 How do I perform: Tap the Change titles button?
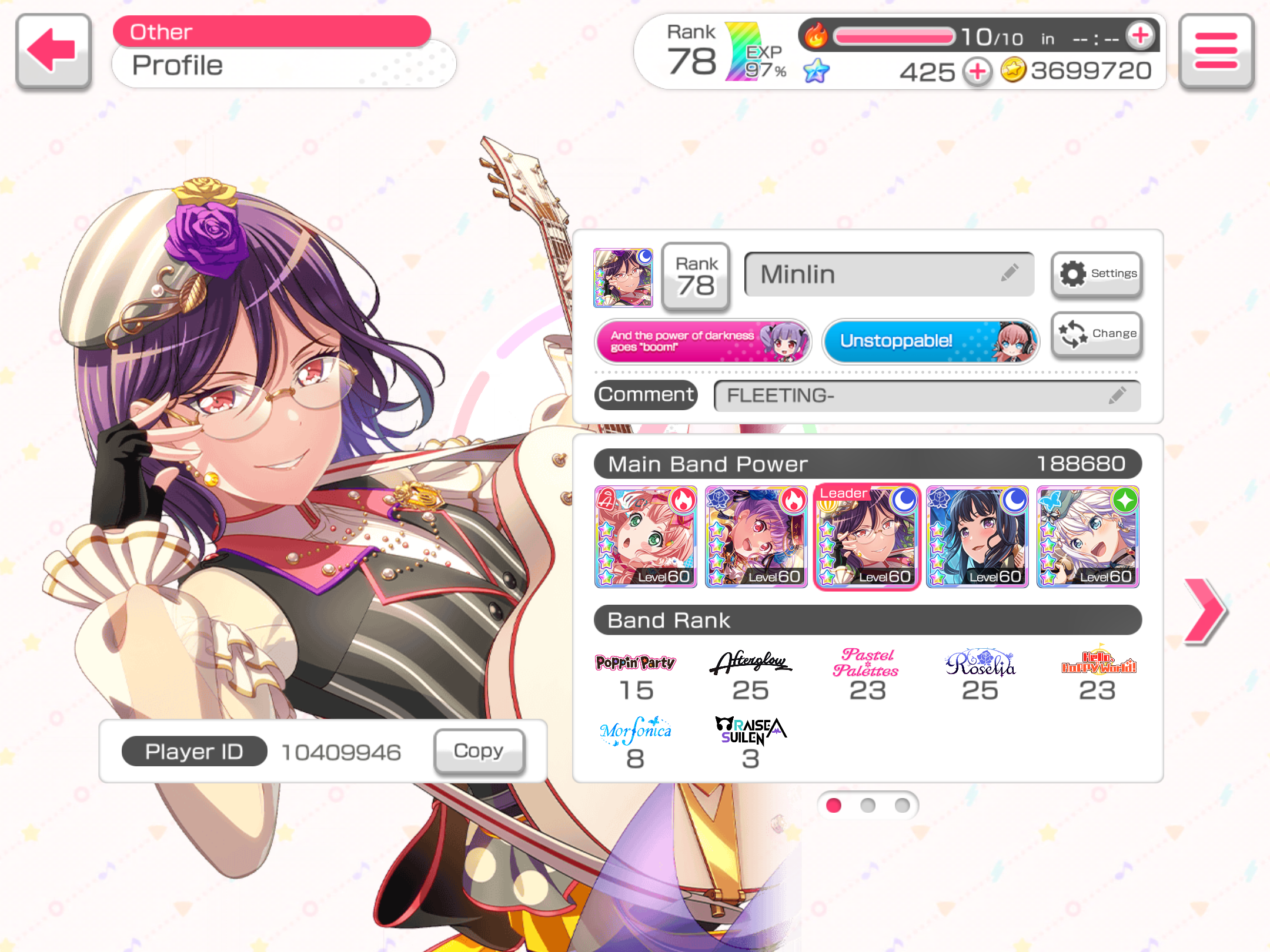click(1097, 334)
